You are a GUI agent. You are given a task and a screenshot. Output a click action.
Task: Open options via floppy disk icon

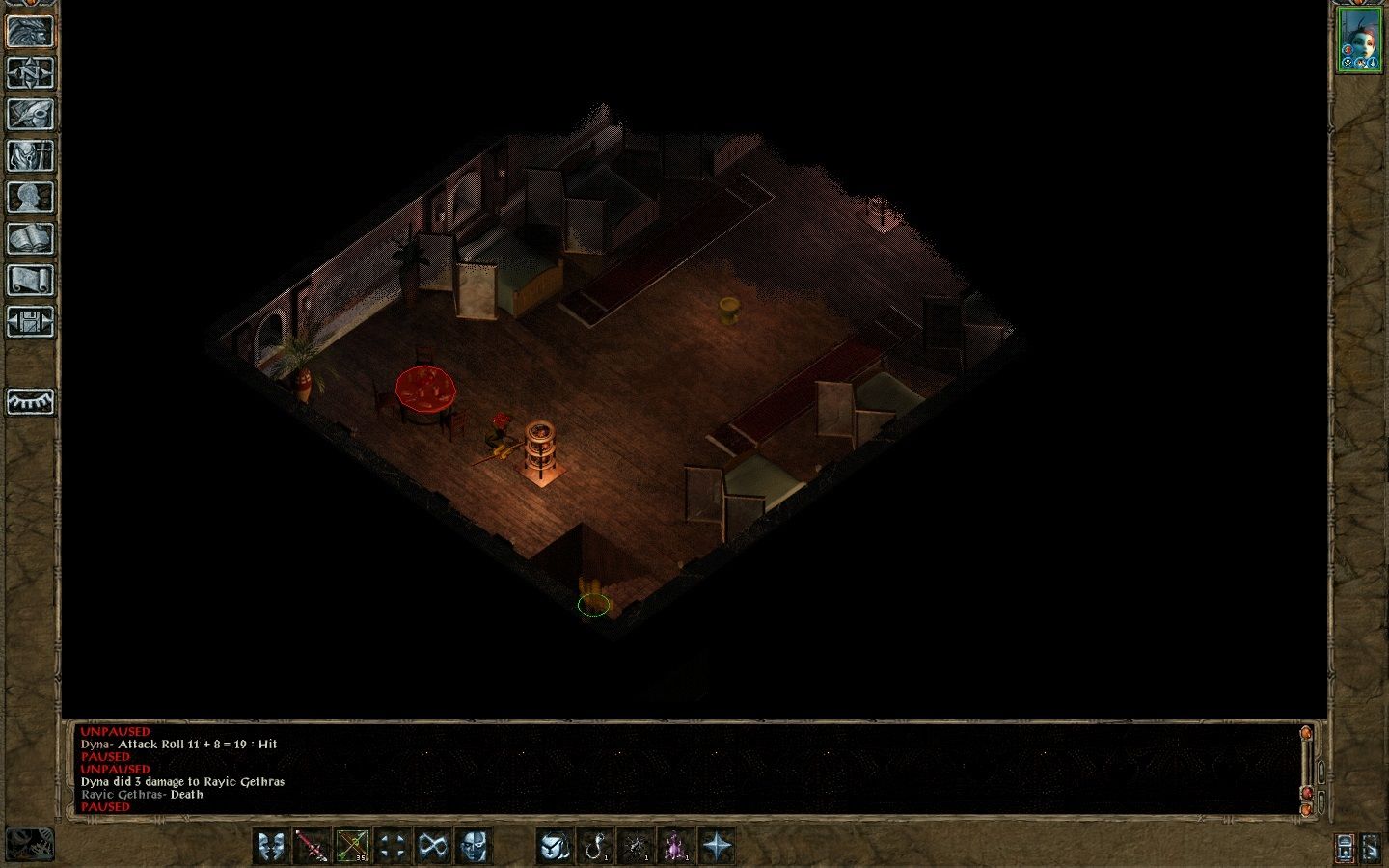point(30,322)
